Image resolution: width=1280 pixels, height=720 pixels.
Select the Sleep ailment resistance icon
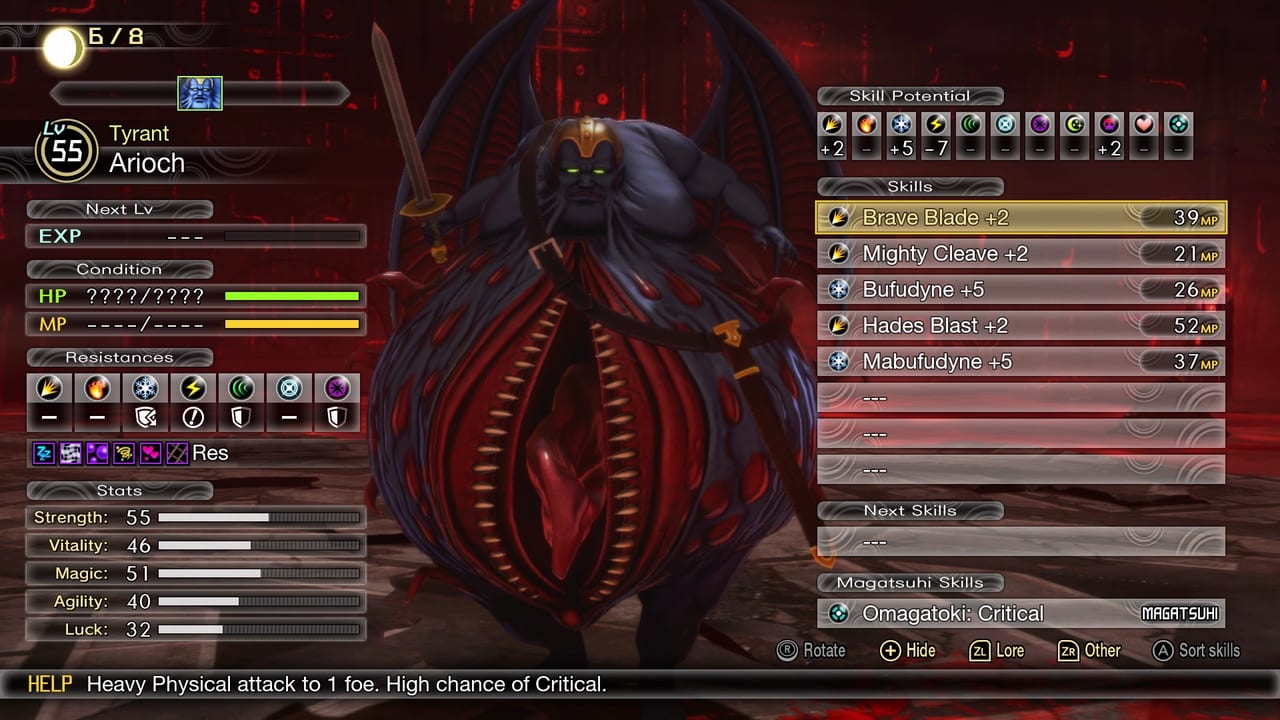pyautogui.click(x=43, y=452)
